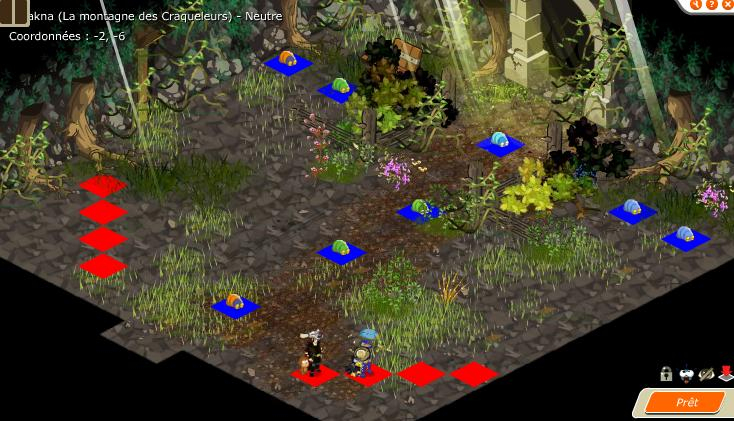Screen dimensions: 734x421
Task: Click the orange Prêt ready button
Action: (x=686, y=402)
